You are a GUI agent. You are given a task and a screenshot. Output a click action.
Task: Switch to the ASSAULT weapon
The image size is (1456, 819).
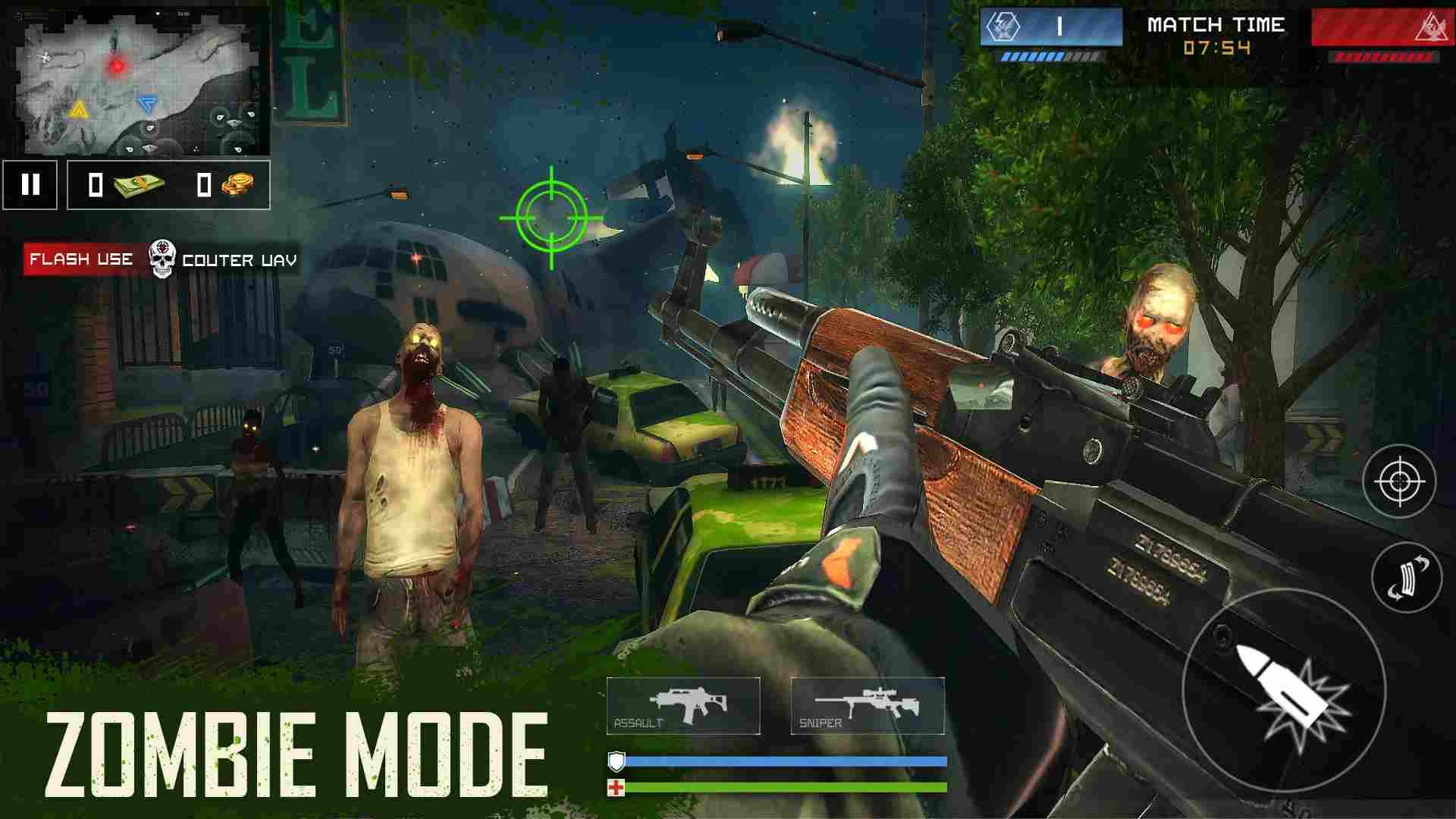pos(685,705)
